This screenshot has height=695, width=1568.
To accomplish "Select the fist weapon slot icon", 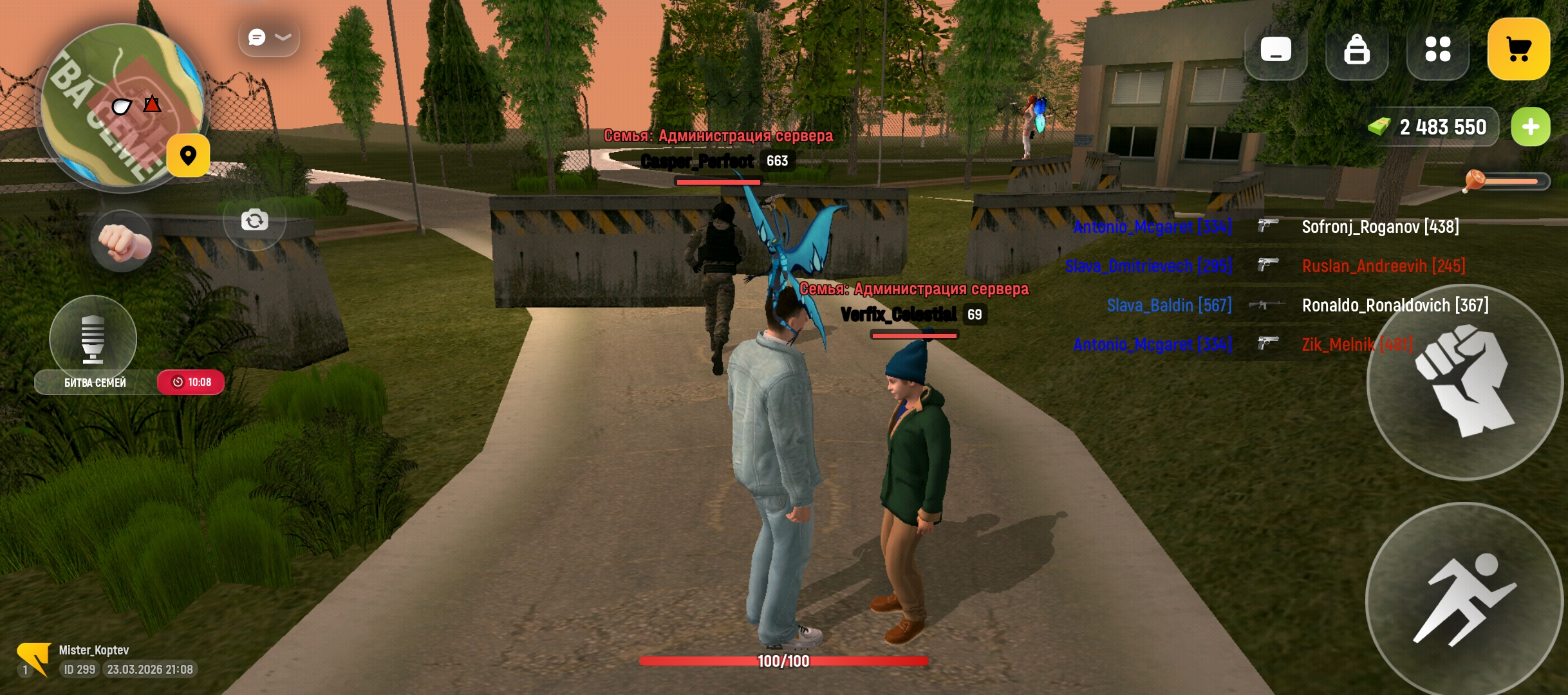I will tap(122, 241).
